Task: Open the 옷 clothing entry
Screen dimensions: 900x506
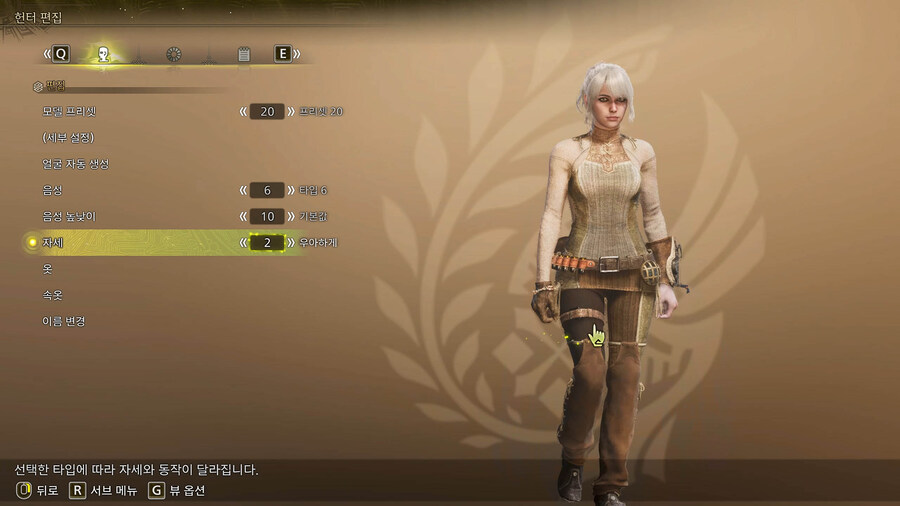Action: point(47,269)
